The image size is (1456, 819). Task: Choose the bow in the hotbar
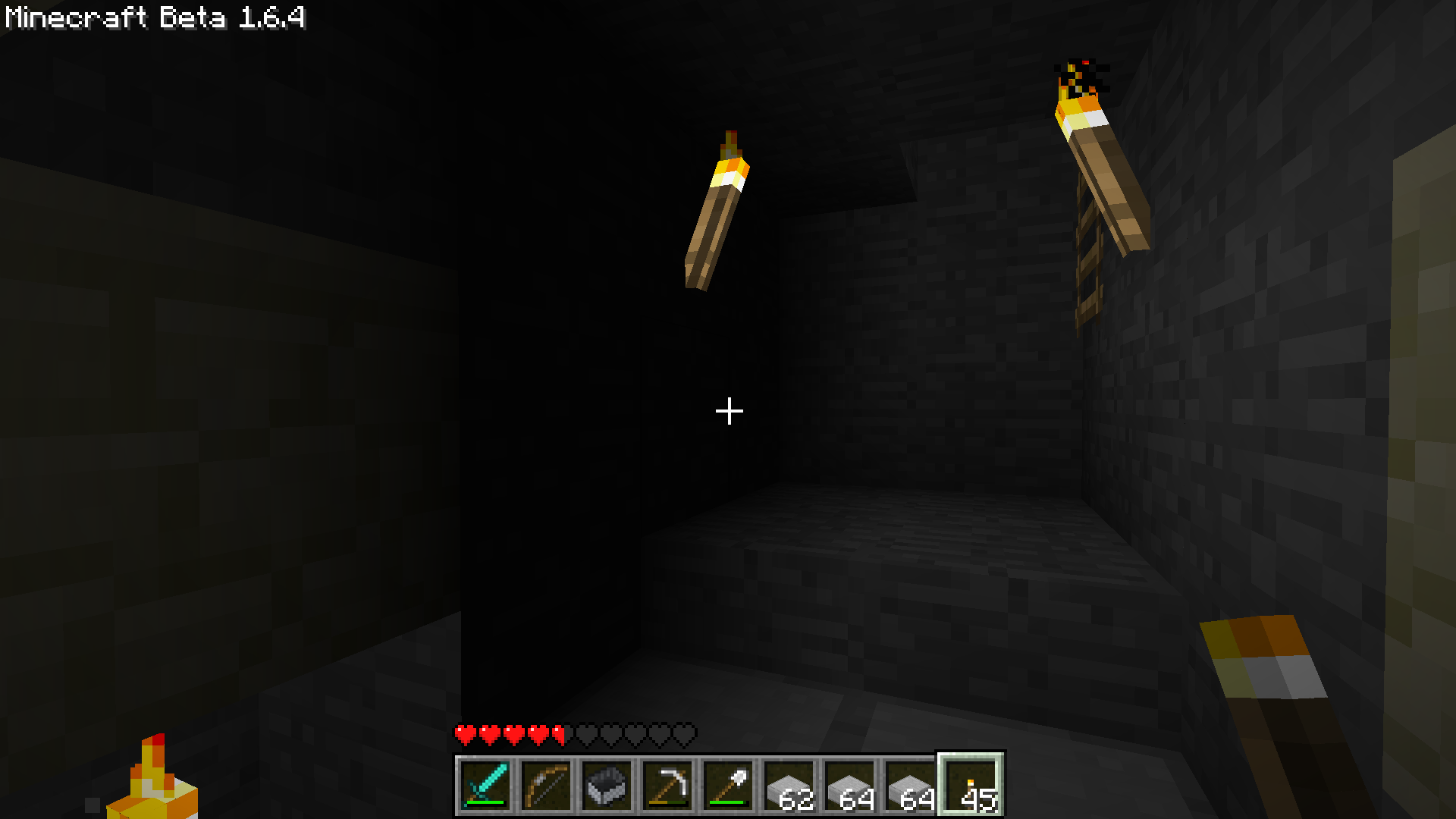(546, 785)
